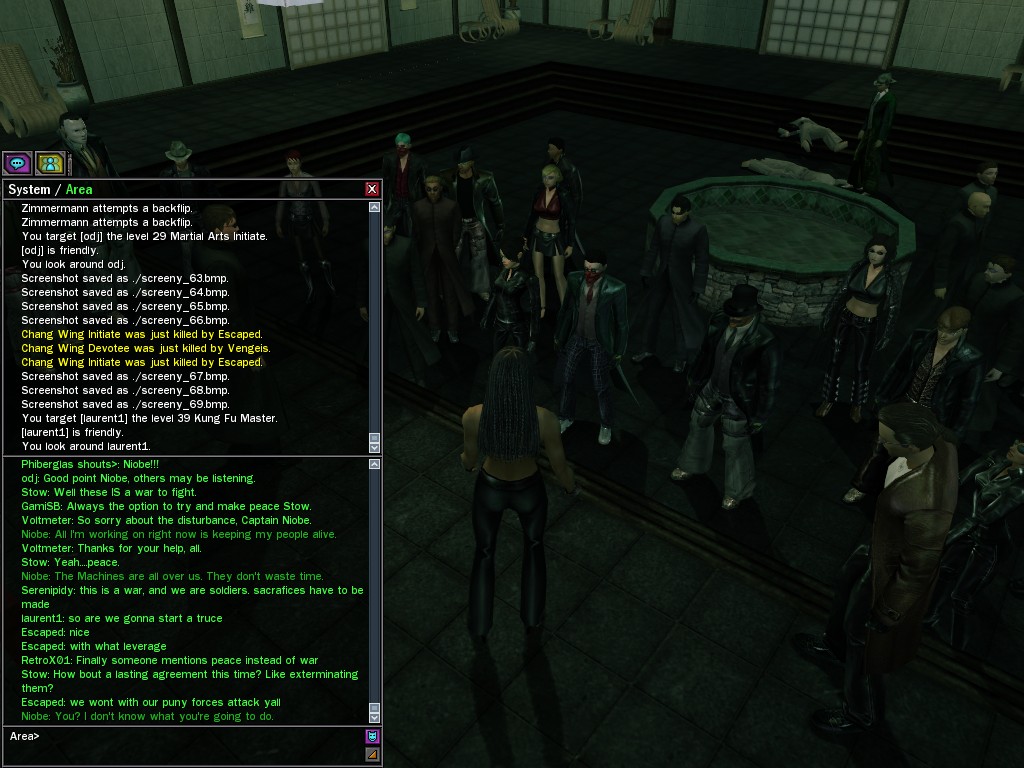Select the System channel label in header
The width and height of the screenshot is (1024, 768).
point(29,190)
